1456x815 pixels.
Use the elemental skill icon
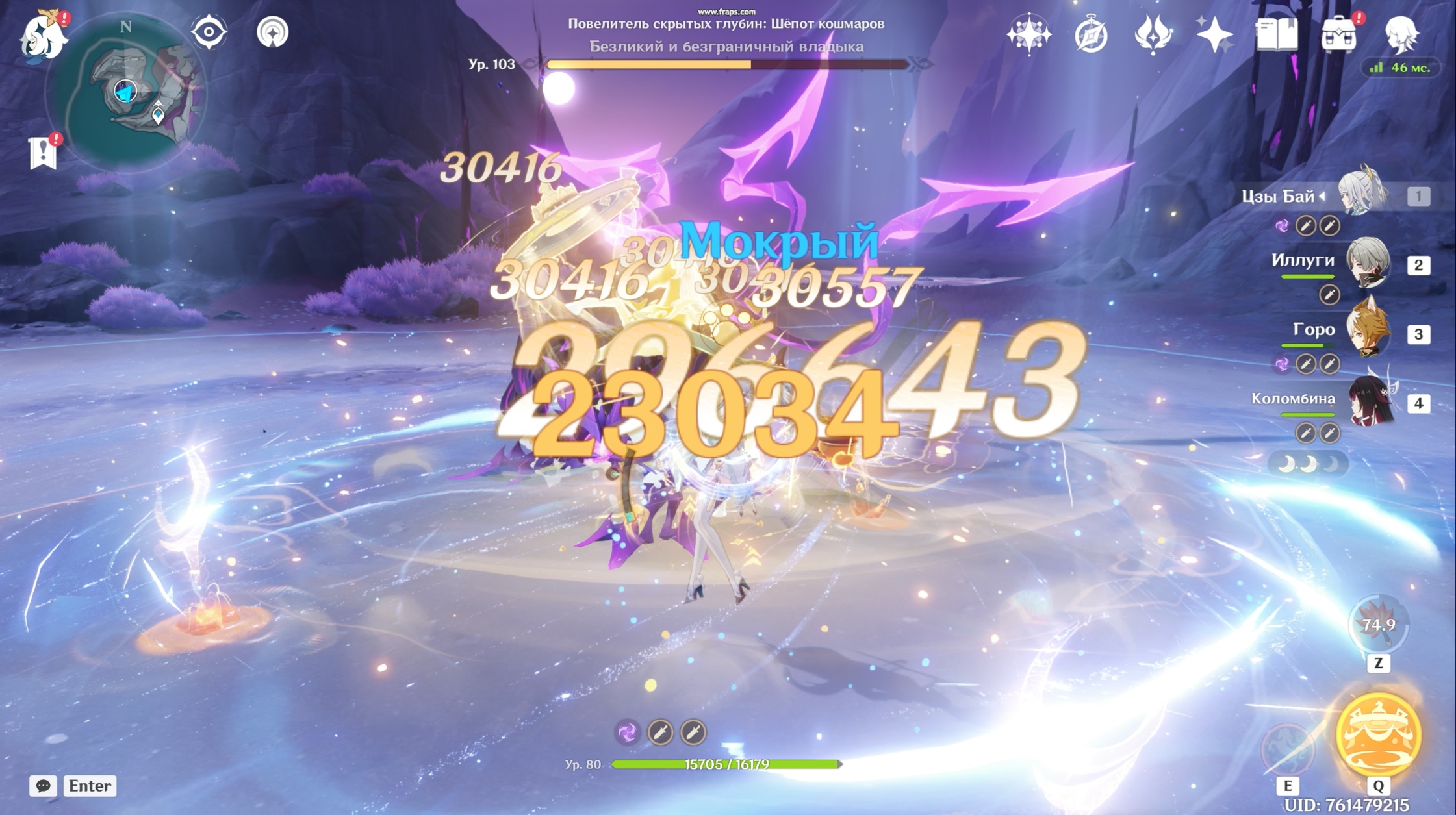[x=1287, y=749]
